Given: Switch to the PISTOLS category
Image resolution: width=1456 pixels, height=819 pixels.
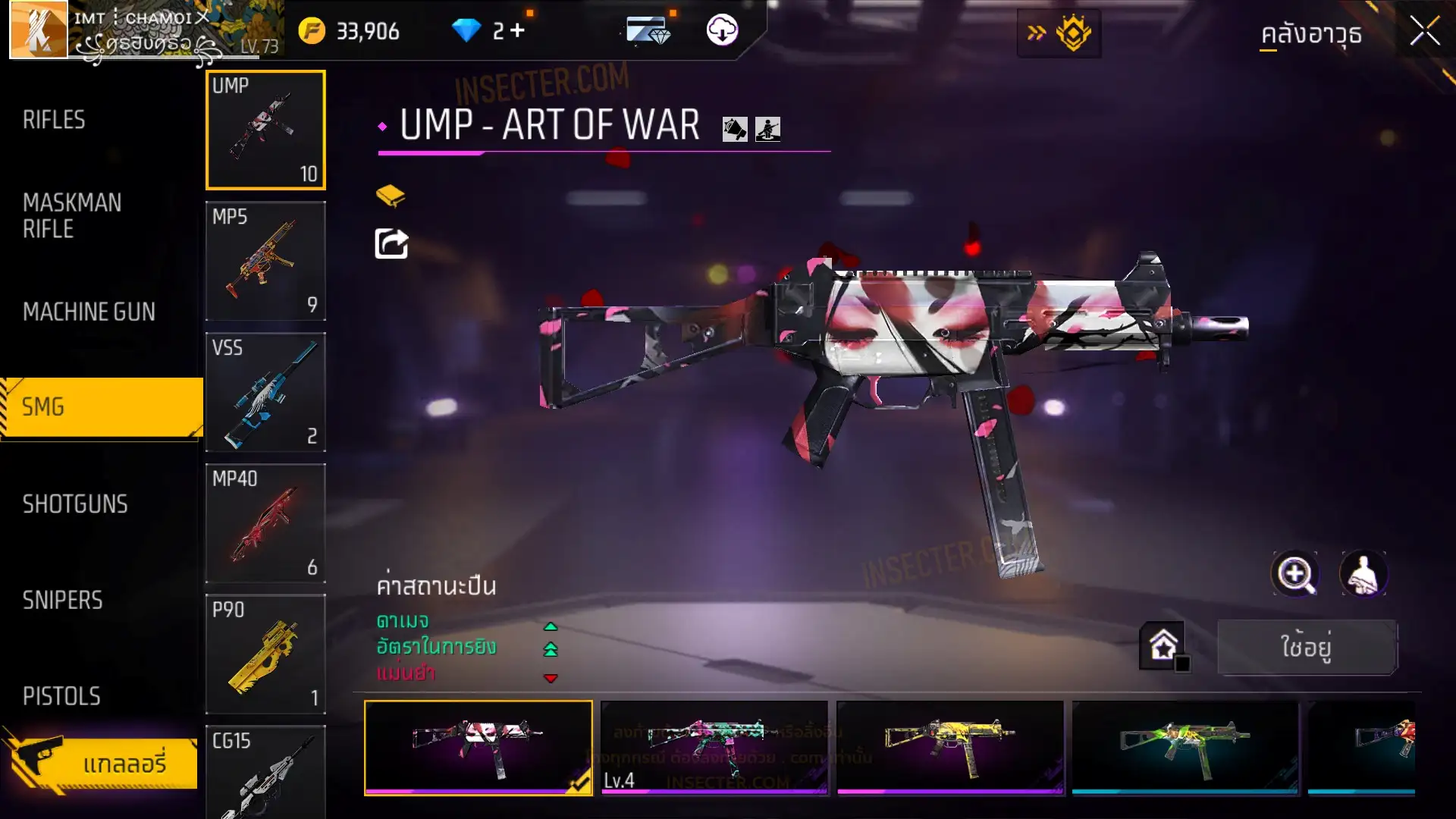Looking at the screenshot, I should point(61,696).
